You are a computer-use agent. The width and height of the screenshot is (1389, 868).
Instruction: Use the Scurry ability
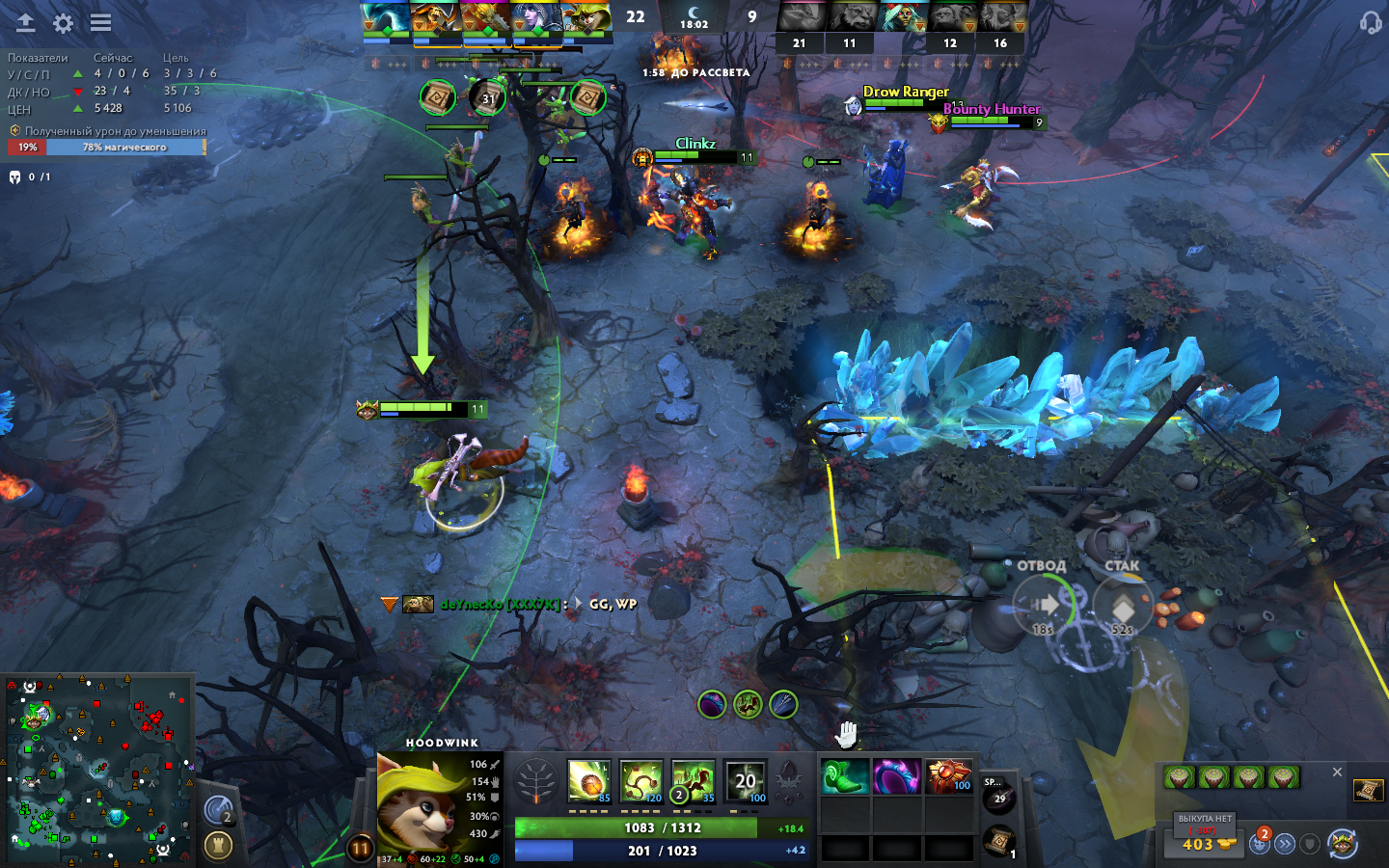click(693, 781)
